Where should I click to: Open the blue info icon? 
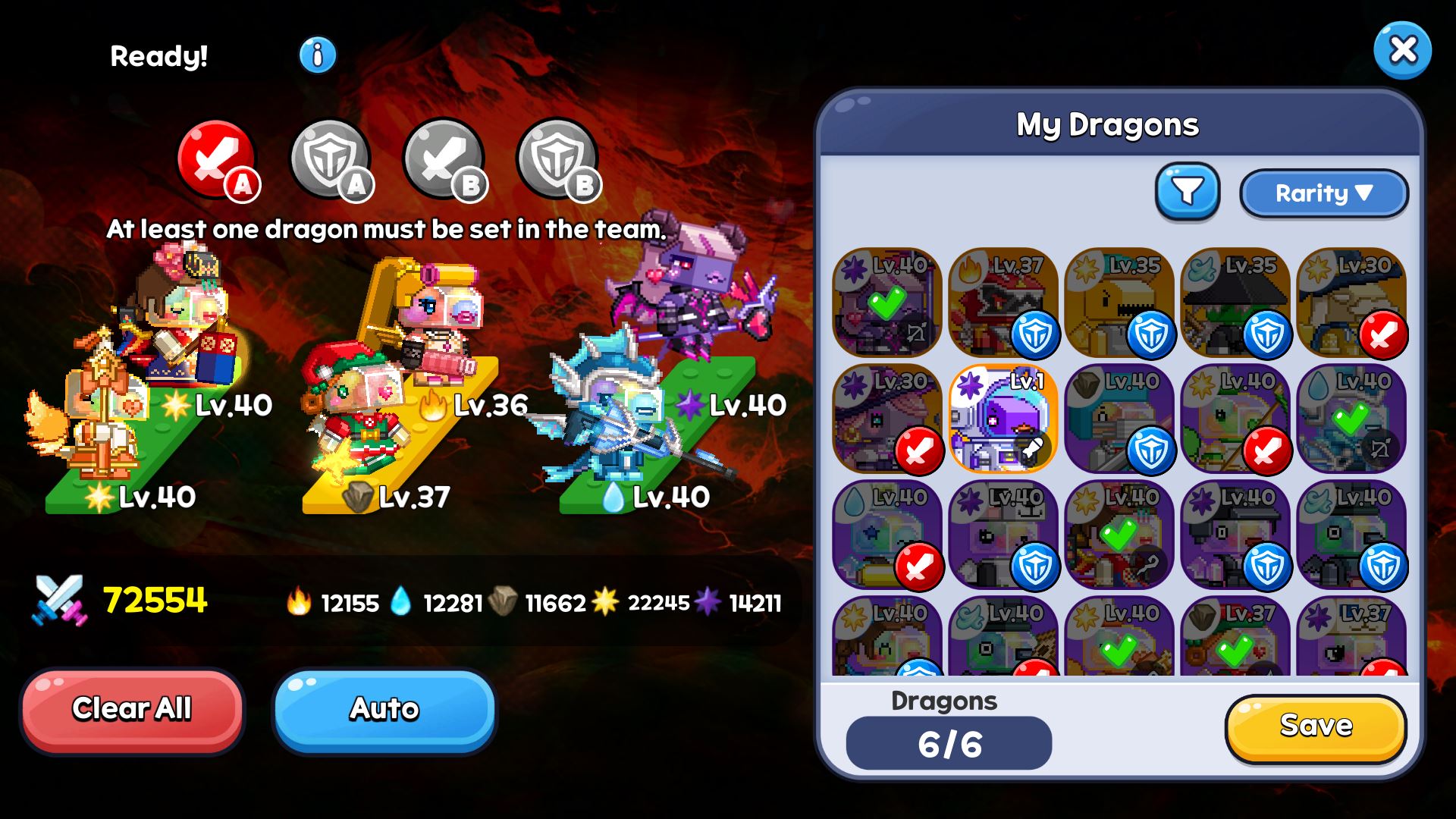click(x=318, y=55)
